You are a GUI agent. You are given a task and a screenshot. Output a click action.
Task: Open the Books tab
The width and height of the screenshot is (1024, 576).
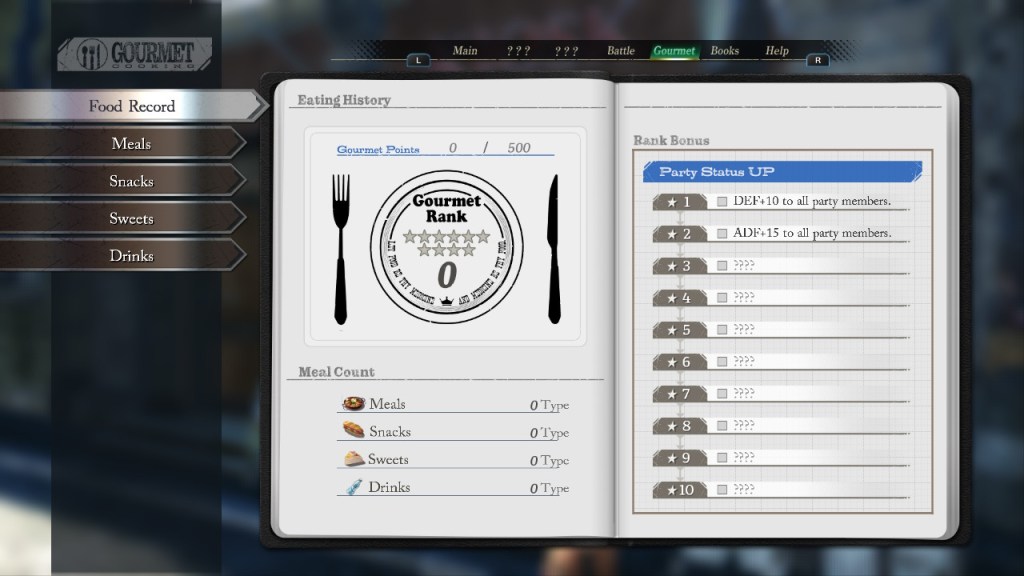point(725,51)
